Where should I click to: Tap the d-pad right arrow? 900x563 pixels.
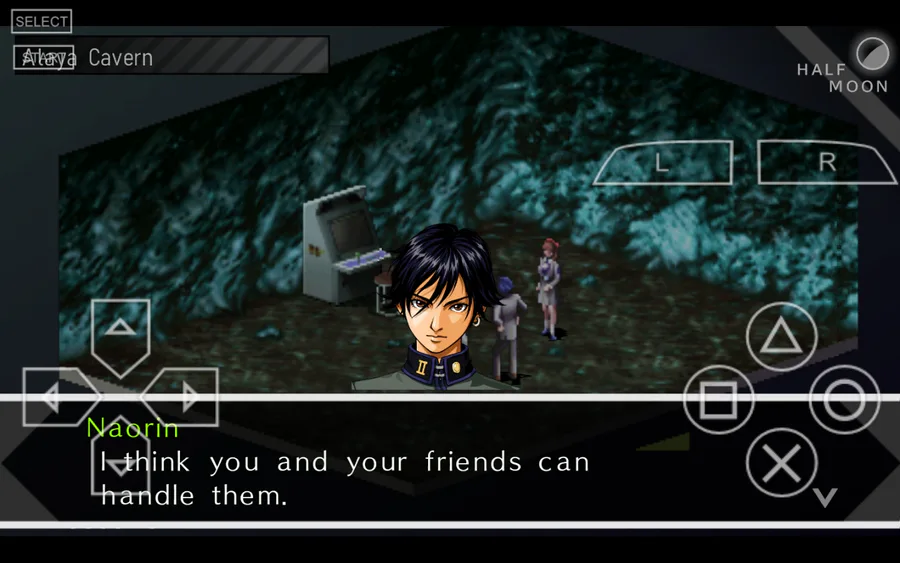184,397
